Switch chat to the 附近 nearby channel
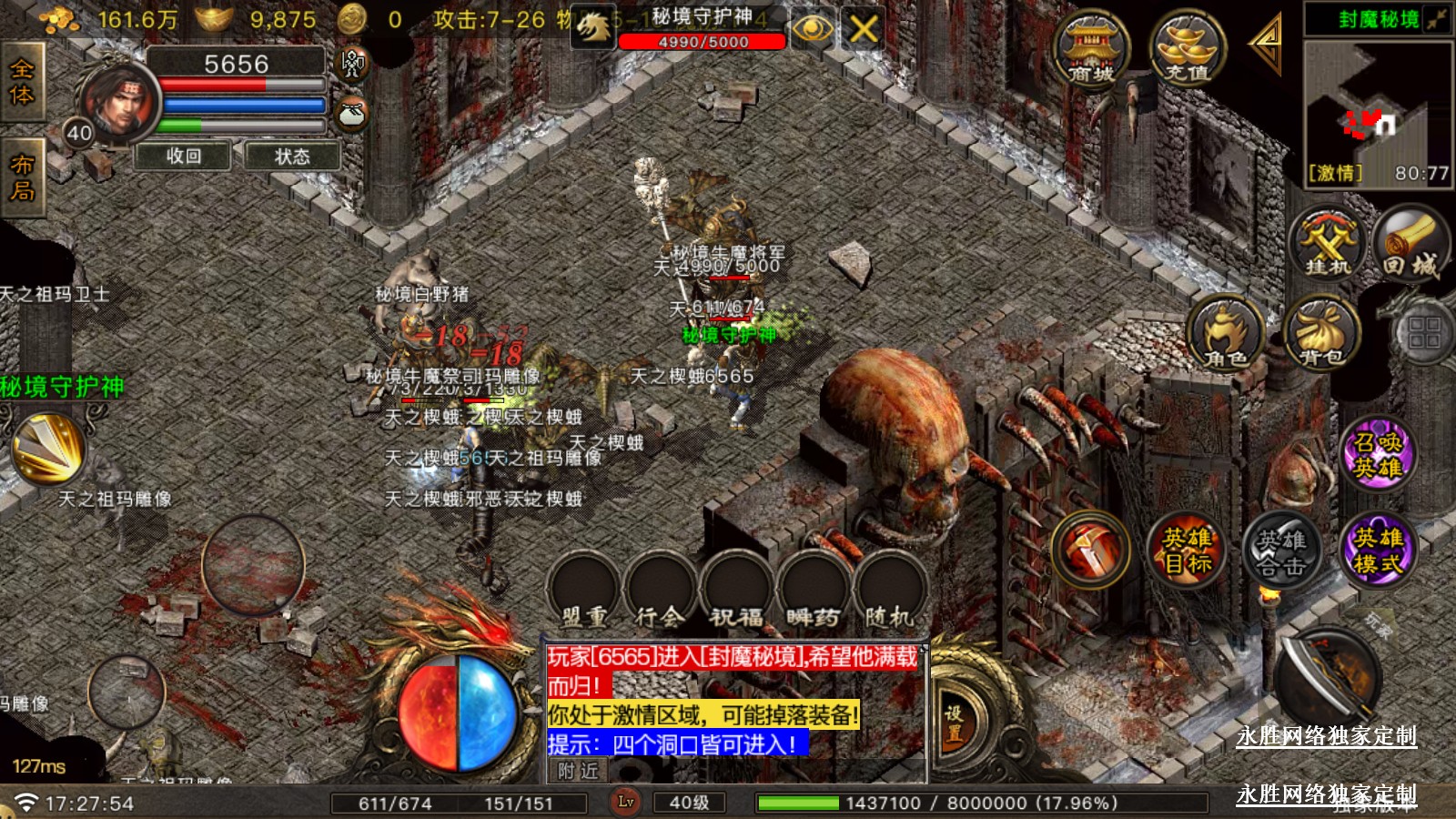The image size is (1456, 819). [x=578, y=772]
